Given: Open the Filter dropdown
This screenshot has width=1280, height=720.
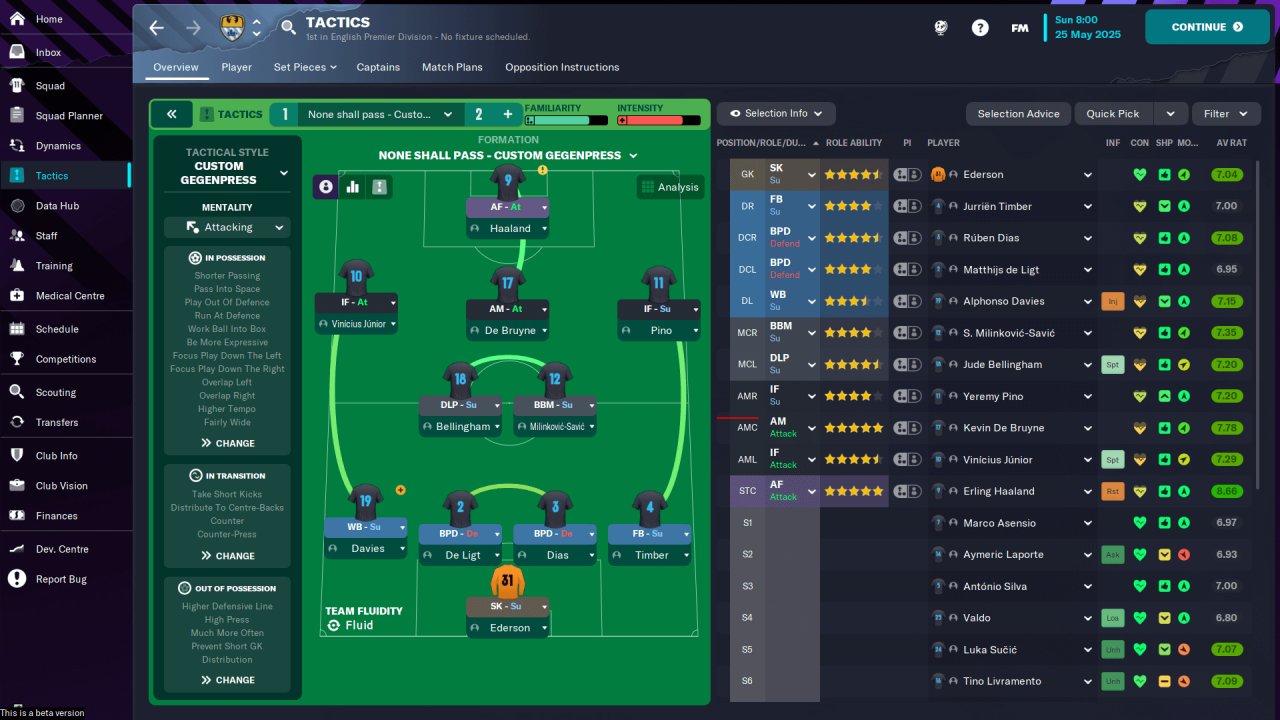Looking at the screenshot, I should point(1225,114).
